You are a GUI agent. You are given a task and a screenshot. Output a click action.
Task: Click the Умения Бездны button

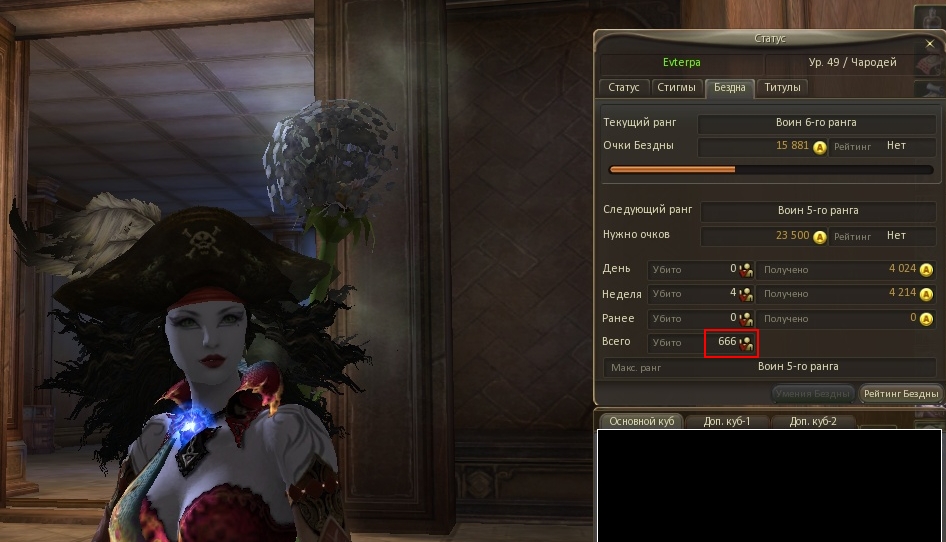[813, 394]
